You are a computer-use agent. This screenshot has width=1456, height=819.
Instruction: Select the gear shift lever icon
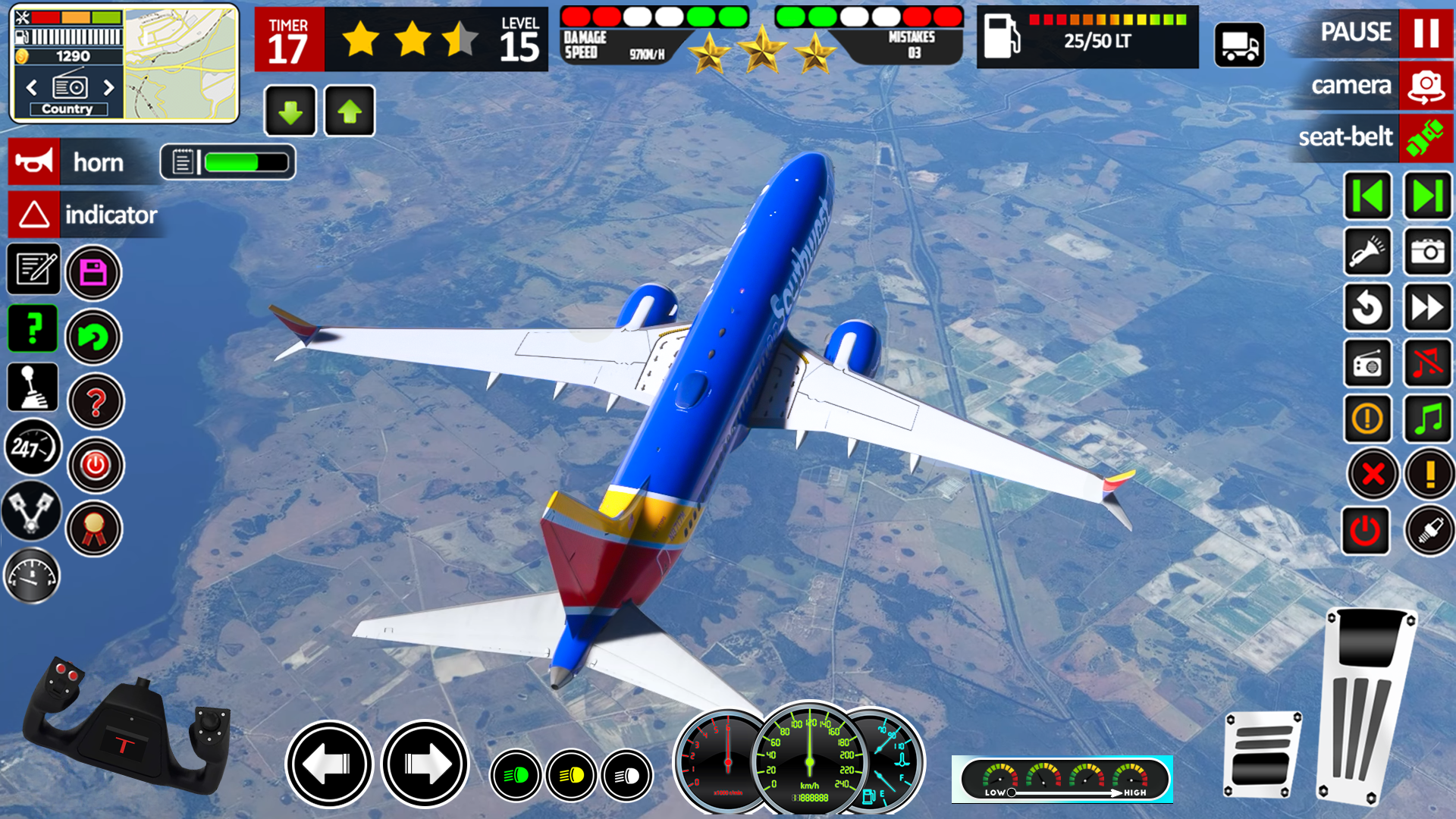pos(32,386)
